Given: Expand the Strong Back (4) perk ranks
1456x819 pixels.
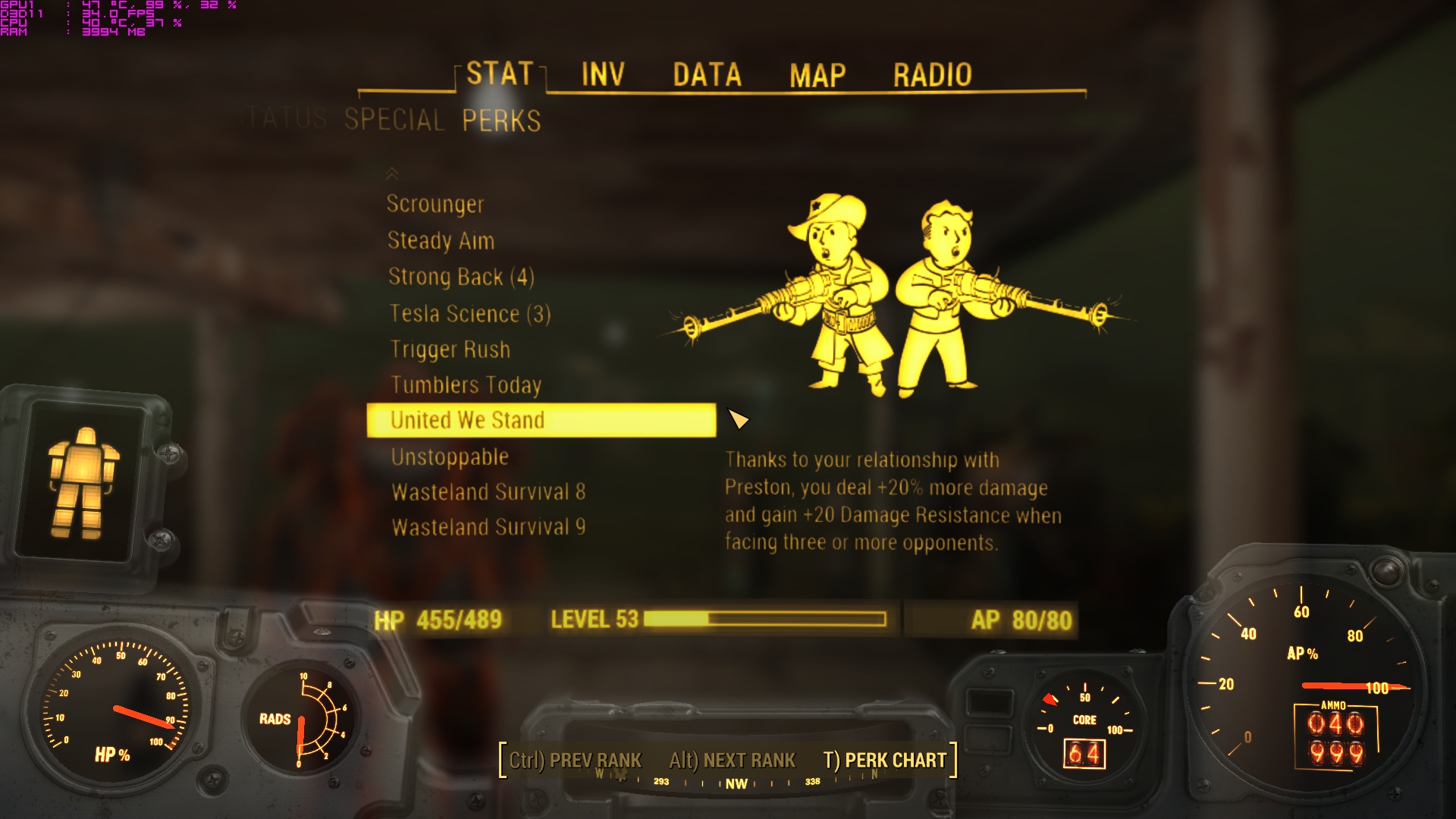Looking at the screenshot, I should click(x=460, y=277).
